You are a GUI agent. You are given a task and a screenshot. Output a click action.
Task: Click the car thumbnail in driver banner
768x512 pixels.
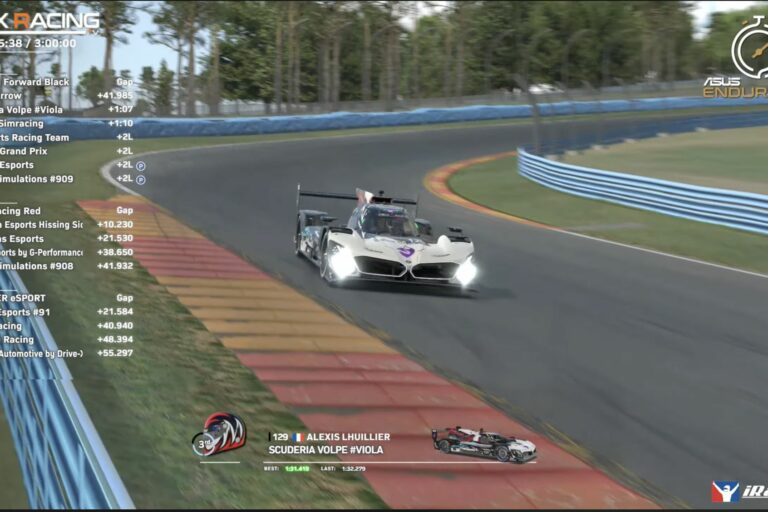[x=483, y=444]
